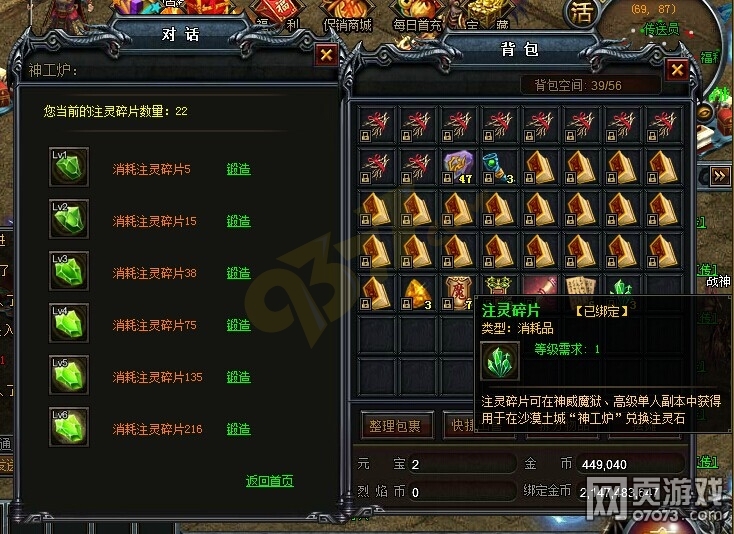
Task: Forge the Lv1 stone costing 5 fragments
Action: point(238,169)
